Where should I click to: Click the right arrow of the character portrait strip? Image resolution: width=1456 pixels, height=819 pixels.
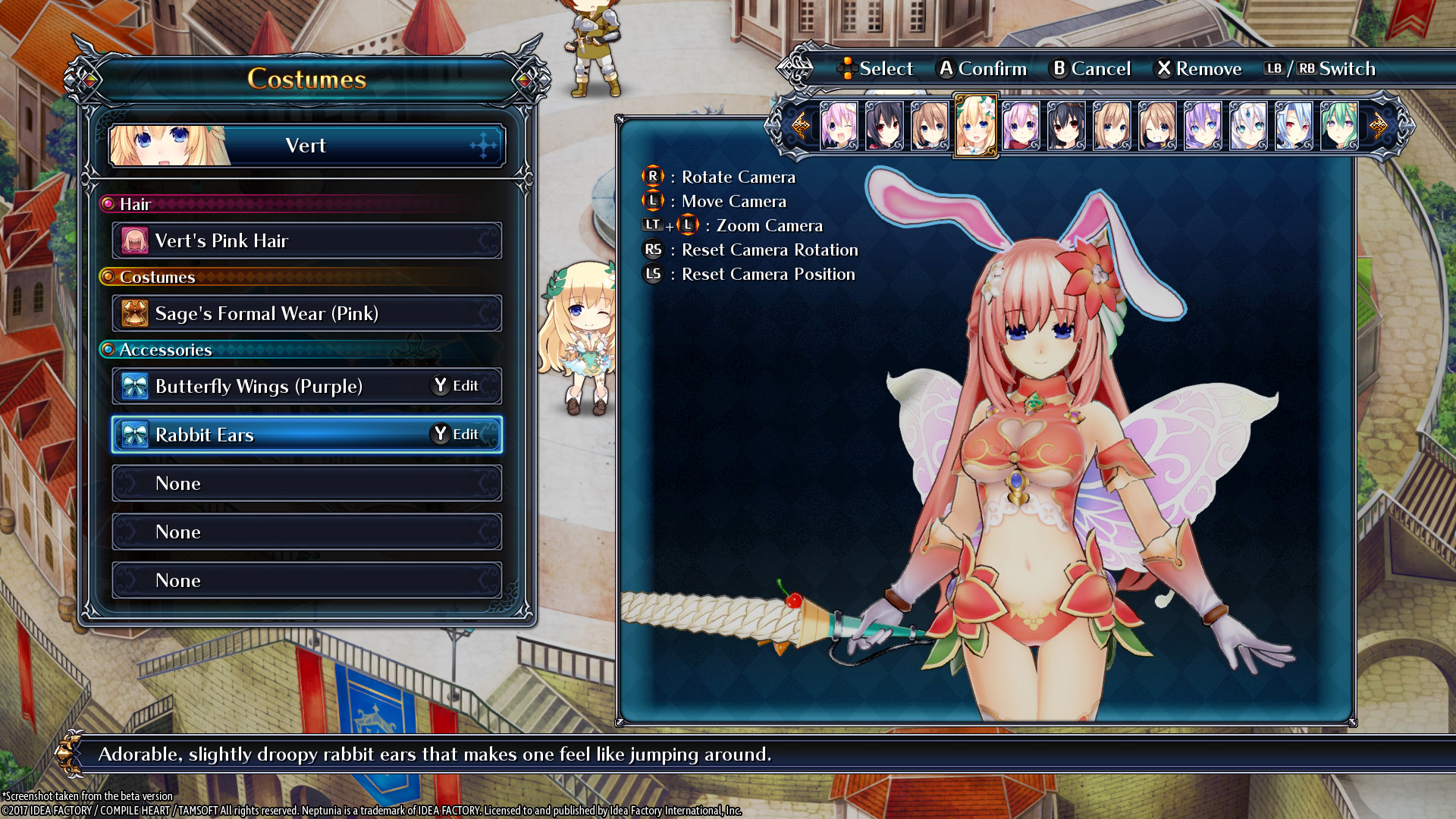[x=1378, y=125]
